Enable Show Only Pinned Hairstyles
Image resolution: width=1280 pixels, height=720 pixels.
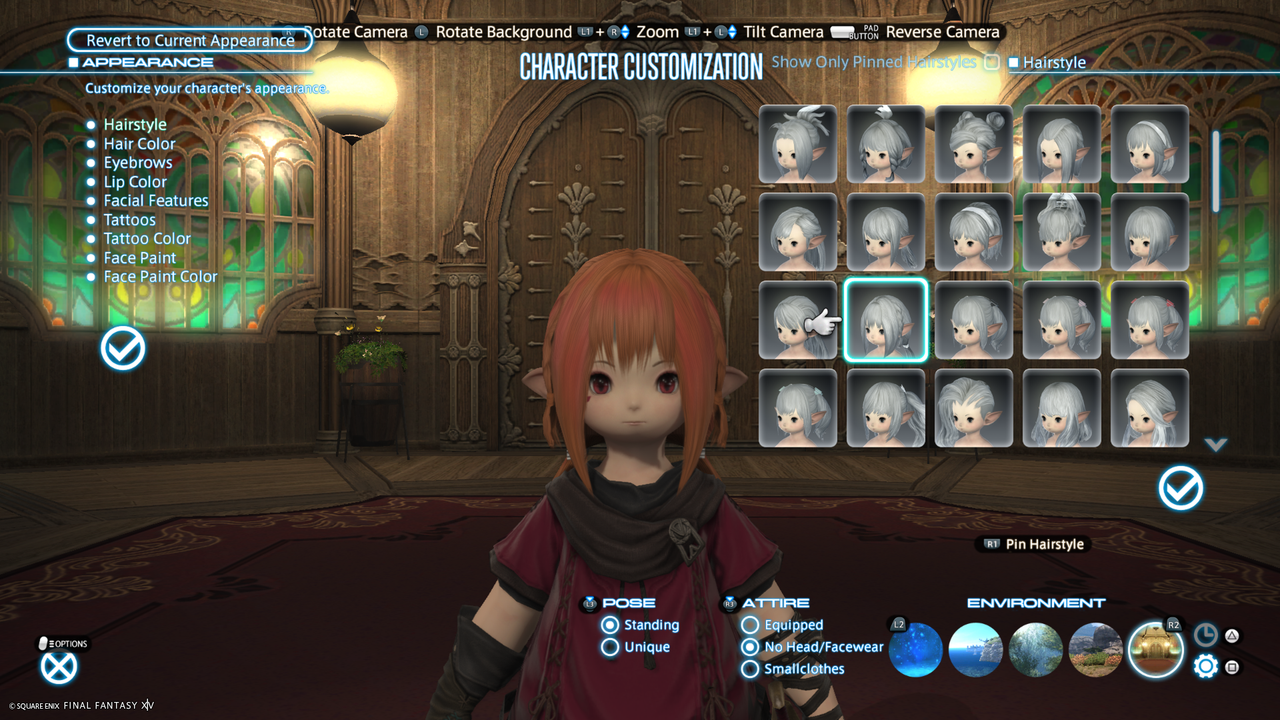pos(991,62)
